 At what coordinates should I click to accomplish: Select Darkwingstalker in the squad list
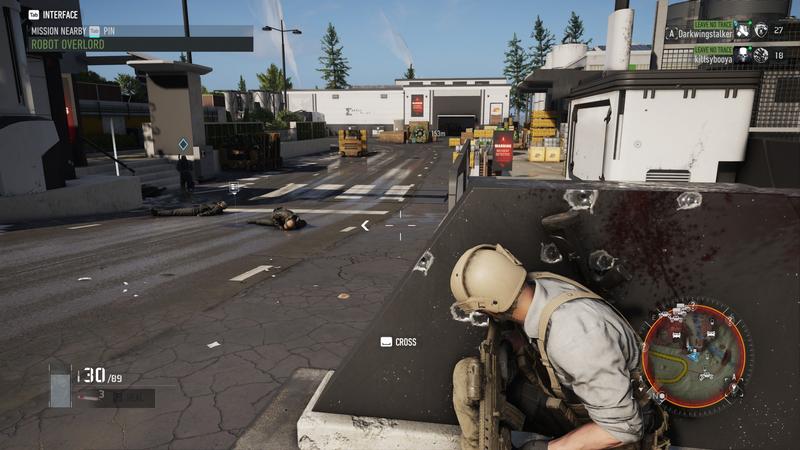tap(706, 33)
